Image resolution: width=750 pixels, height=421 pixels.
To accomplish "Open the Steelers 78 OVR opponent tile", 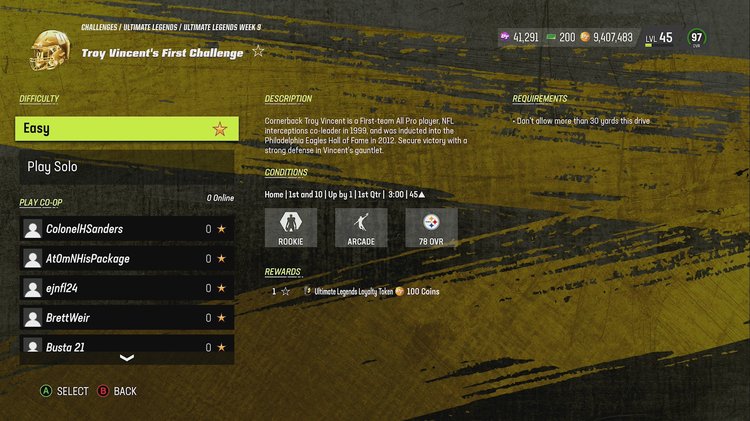I will coord(431,227).
